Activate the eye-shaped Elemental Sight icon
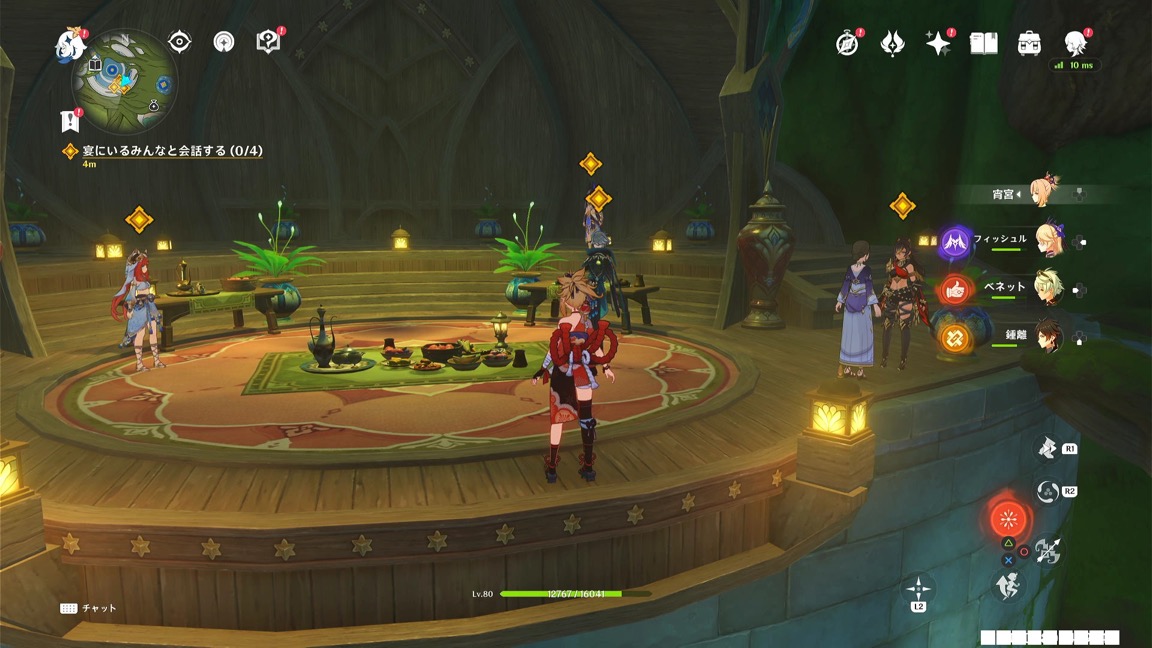Image resolution: width=1152 pixels, height=648 pixels. 180,41
